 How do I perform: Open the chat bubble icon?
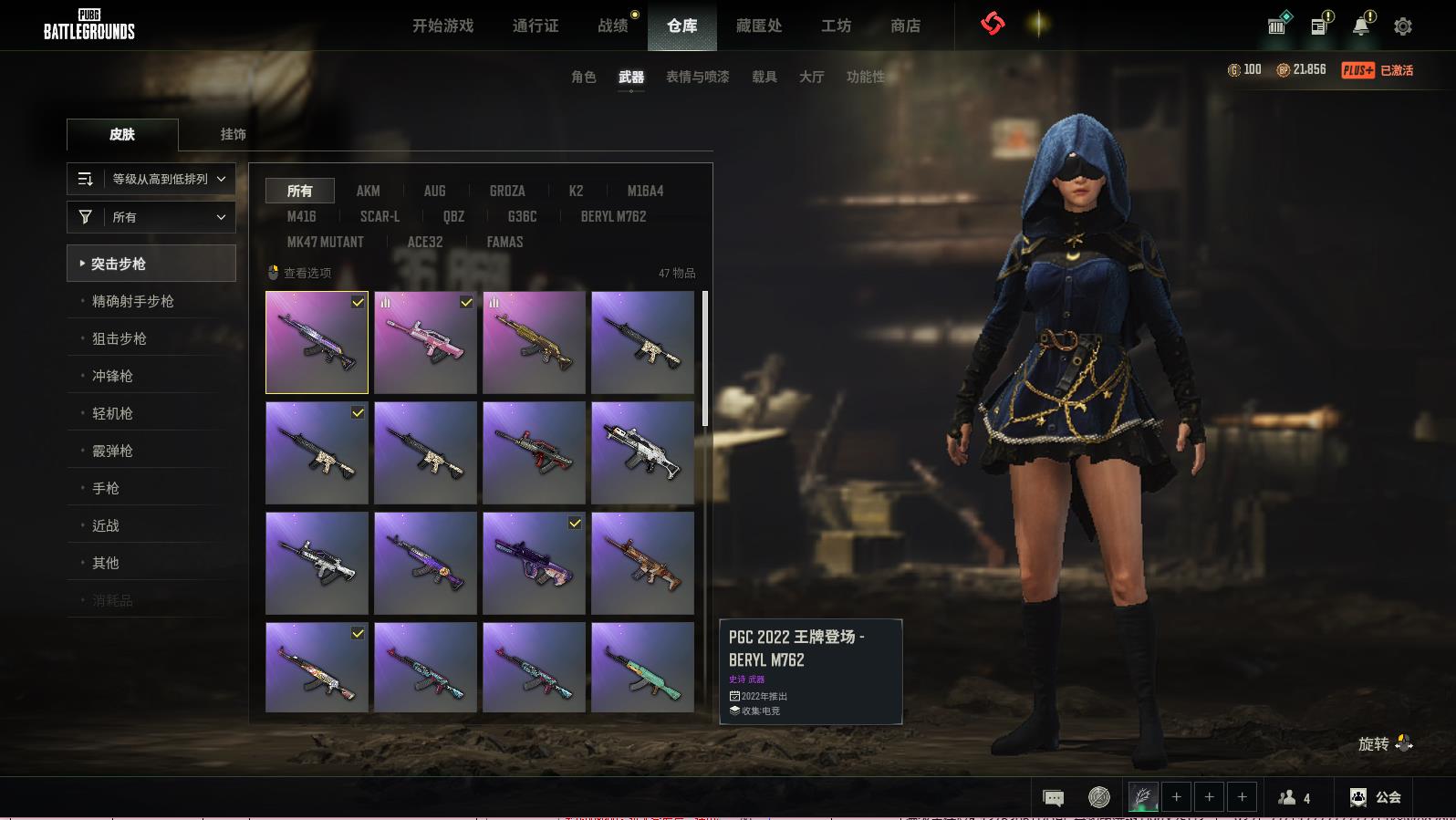1053,798
